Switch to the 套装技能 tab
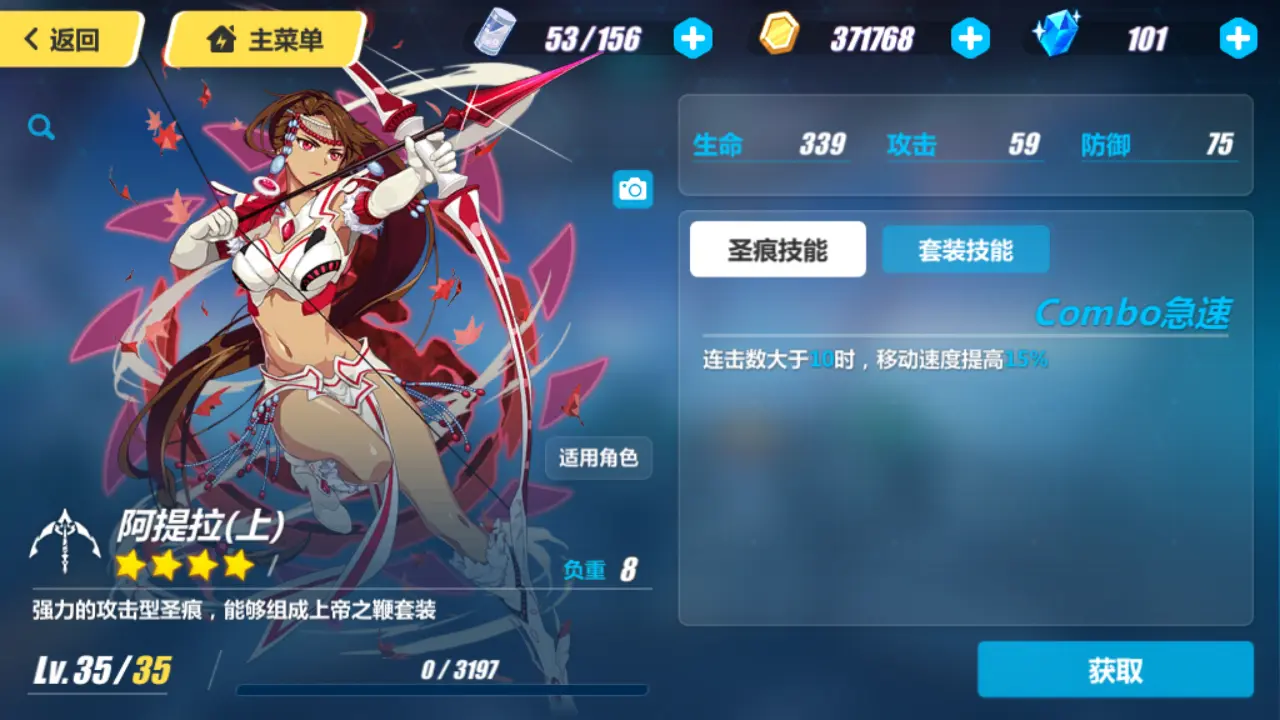Viewport: 1280px width, 720px height. (x=965, y=249)
